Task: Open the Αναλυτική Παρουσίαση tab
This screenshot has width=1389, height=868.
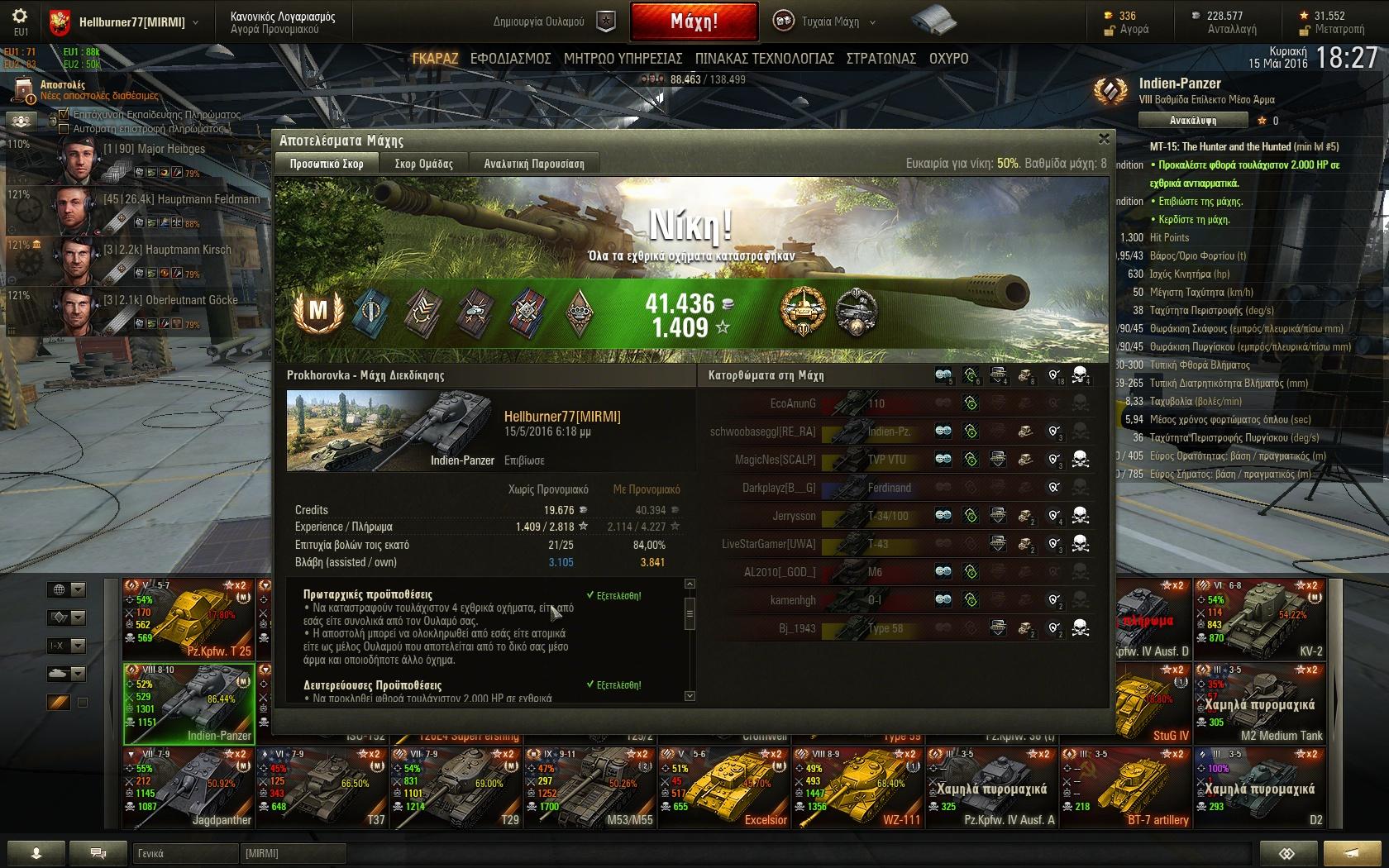Action: 533,164
